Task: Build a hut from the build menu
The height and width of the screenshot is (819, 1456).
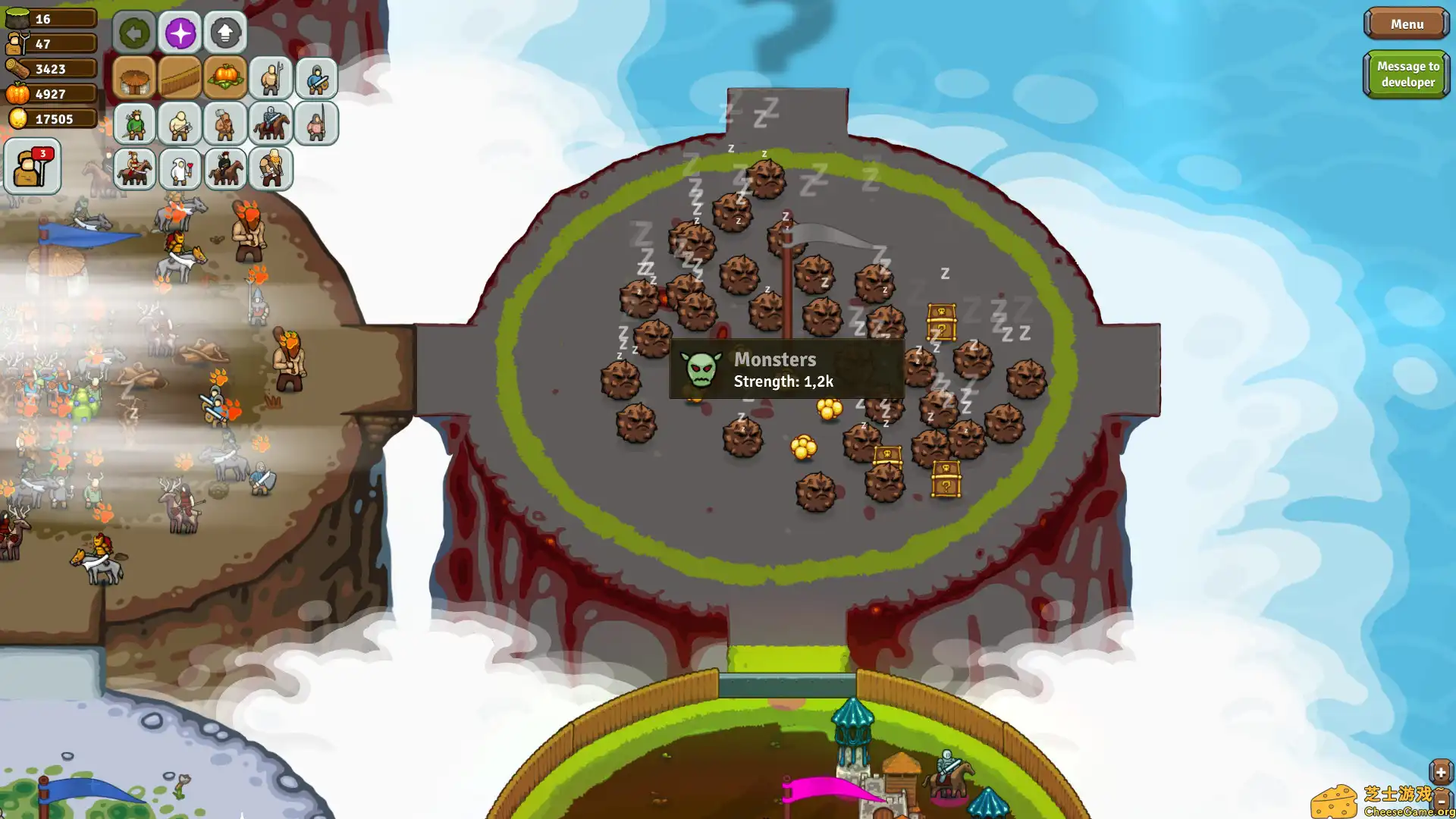Action: [x=134, y=77]
